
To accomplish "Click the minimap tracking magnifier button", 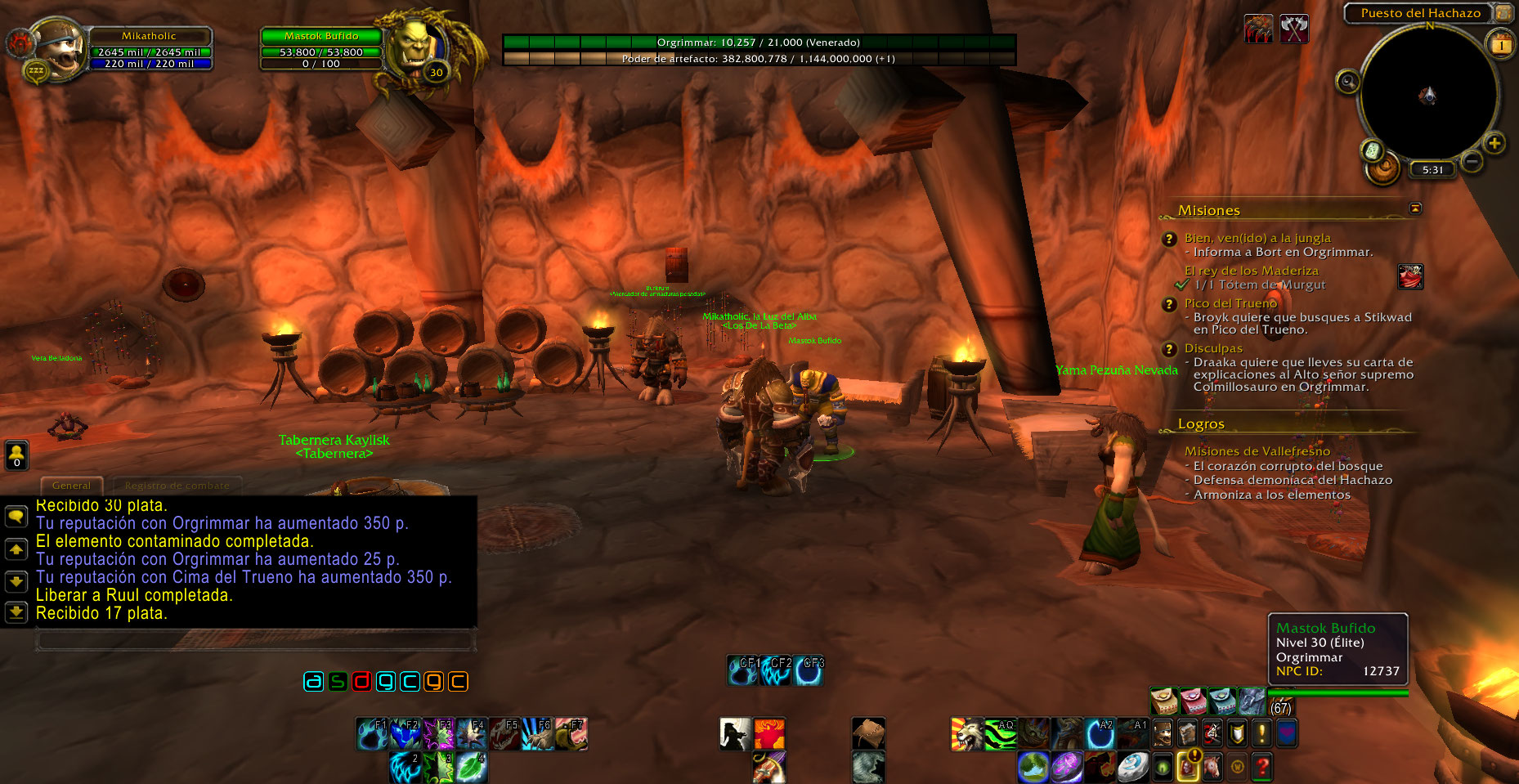I will pos(1348,82).
